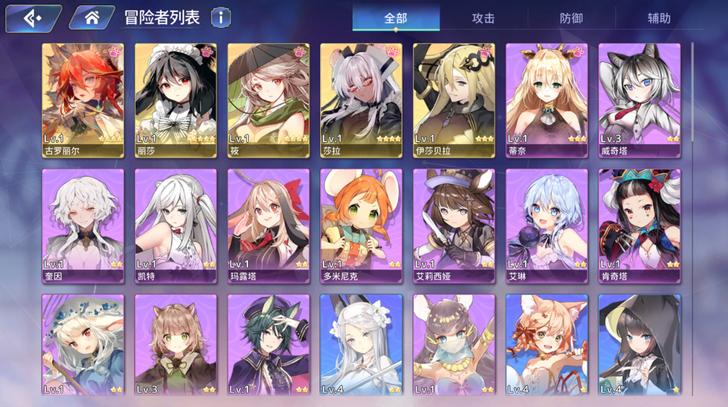The height and width of the screenshot is (407, 728).
Task: Select the character card 古罗丽尔
Action: click(82, 100)
